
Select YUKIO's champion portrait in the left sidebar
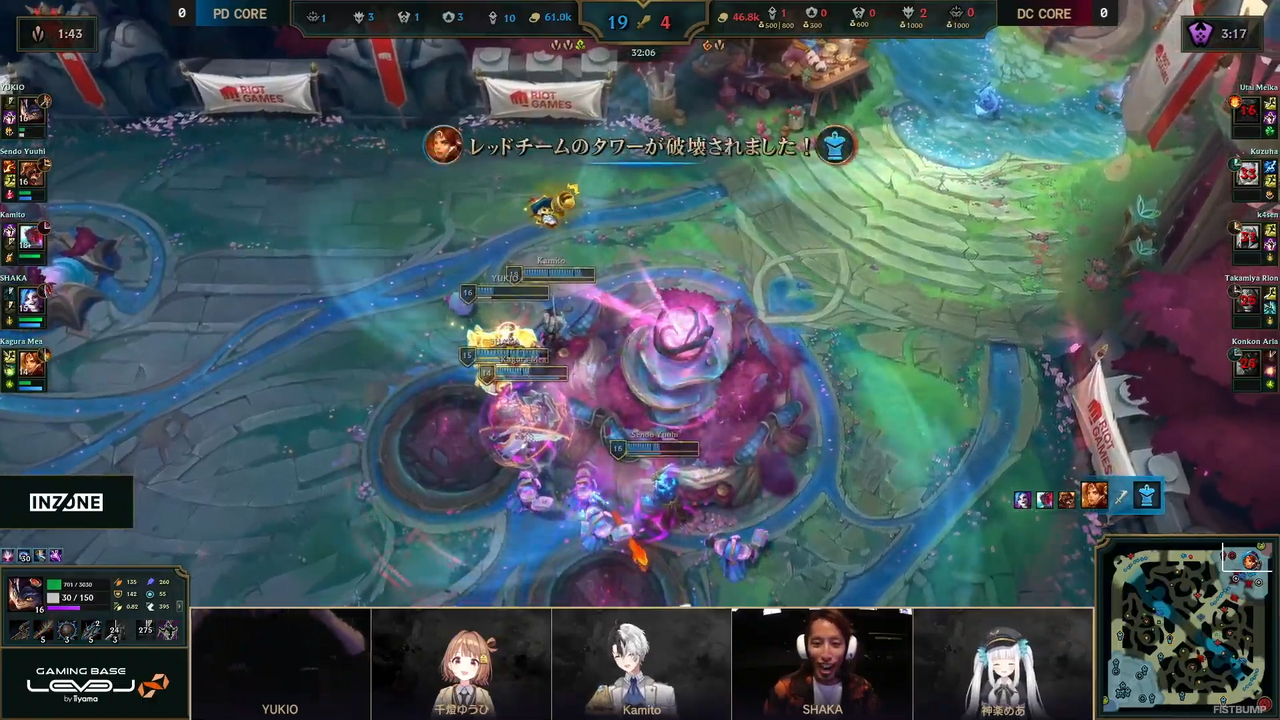(31, 109)
